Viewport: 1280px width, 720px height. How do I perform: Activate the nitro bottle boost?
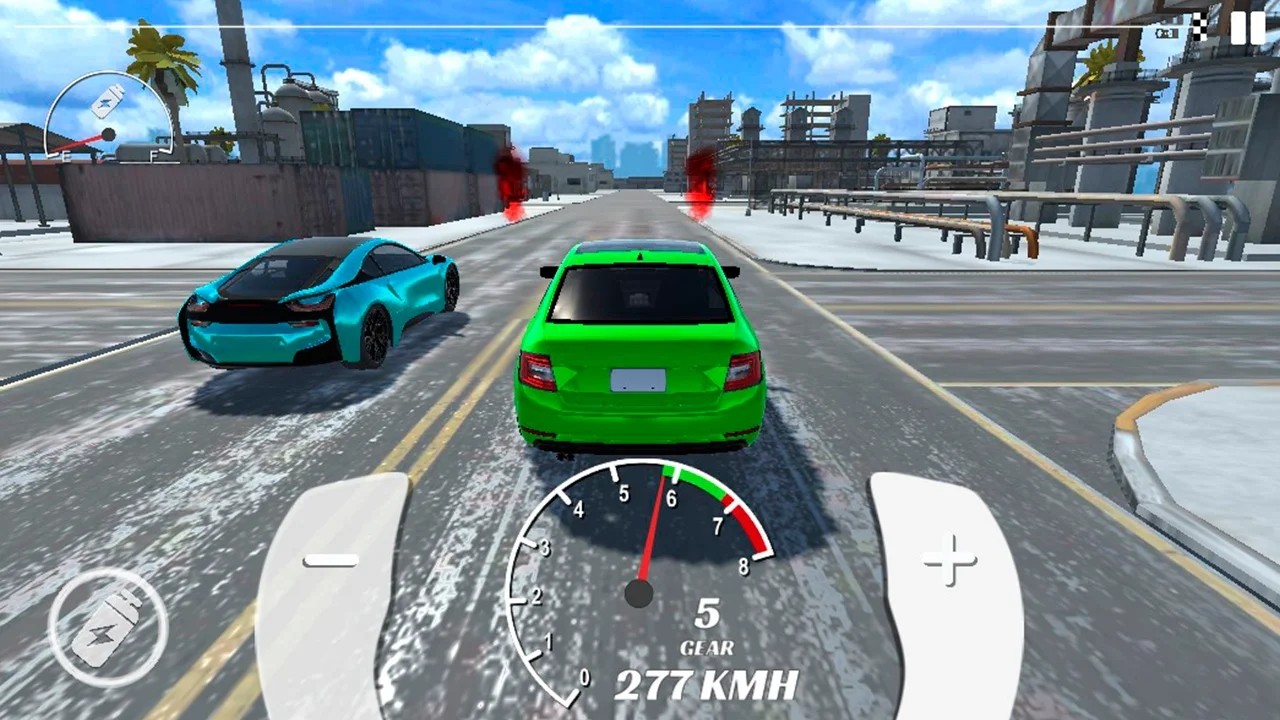[x=108, y=627]
